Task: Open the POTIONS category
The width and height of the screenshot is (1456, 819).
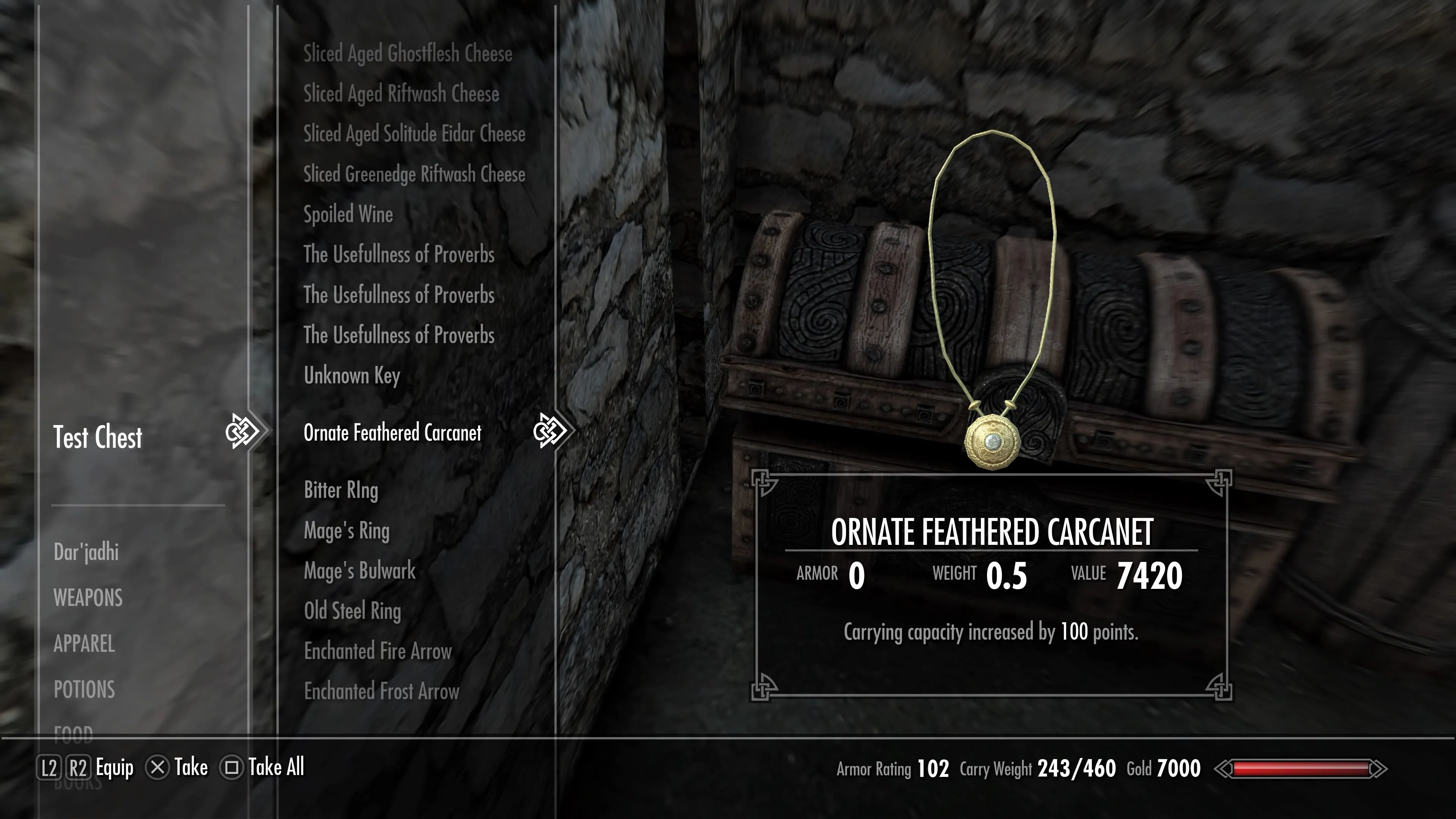Action: 84,690
